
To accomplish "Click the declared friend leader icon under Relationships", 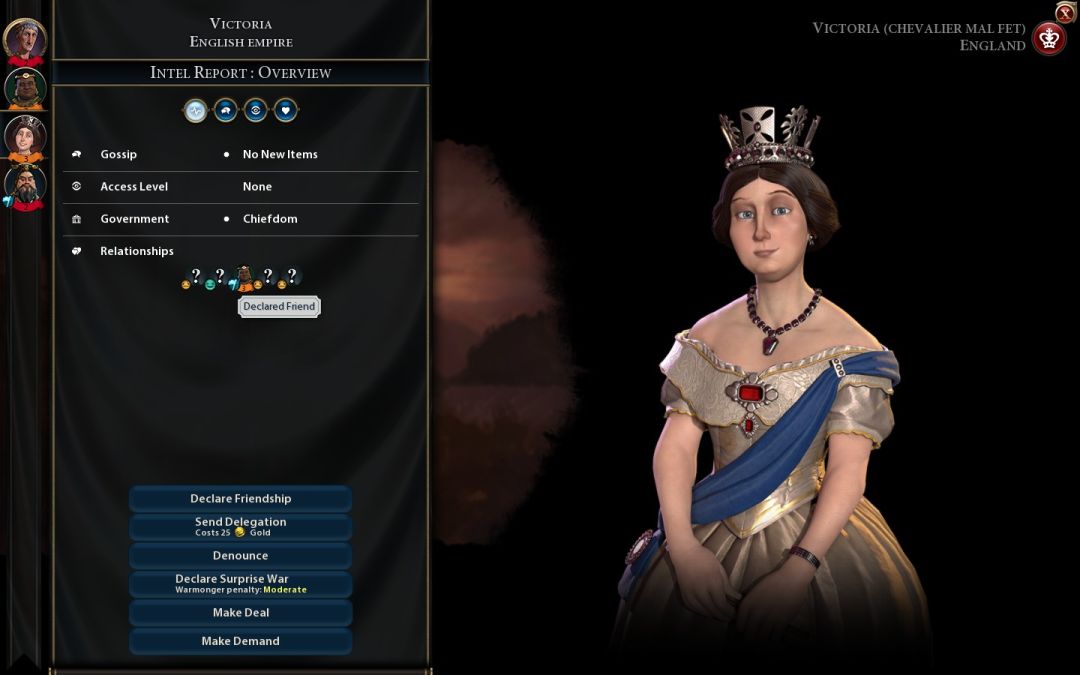I will [x=243, y=277].
